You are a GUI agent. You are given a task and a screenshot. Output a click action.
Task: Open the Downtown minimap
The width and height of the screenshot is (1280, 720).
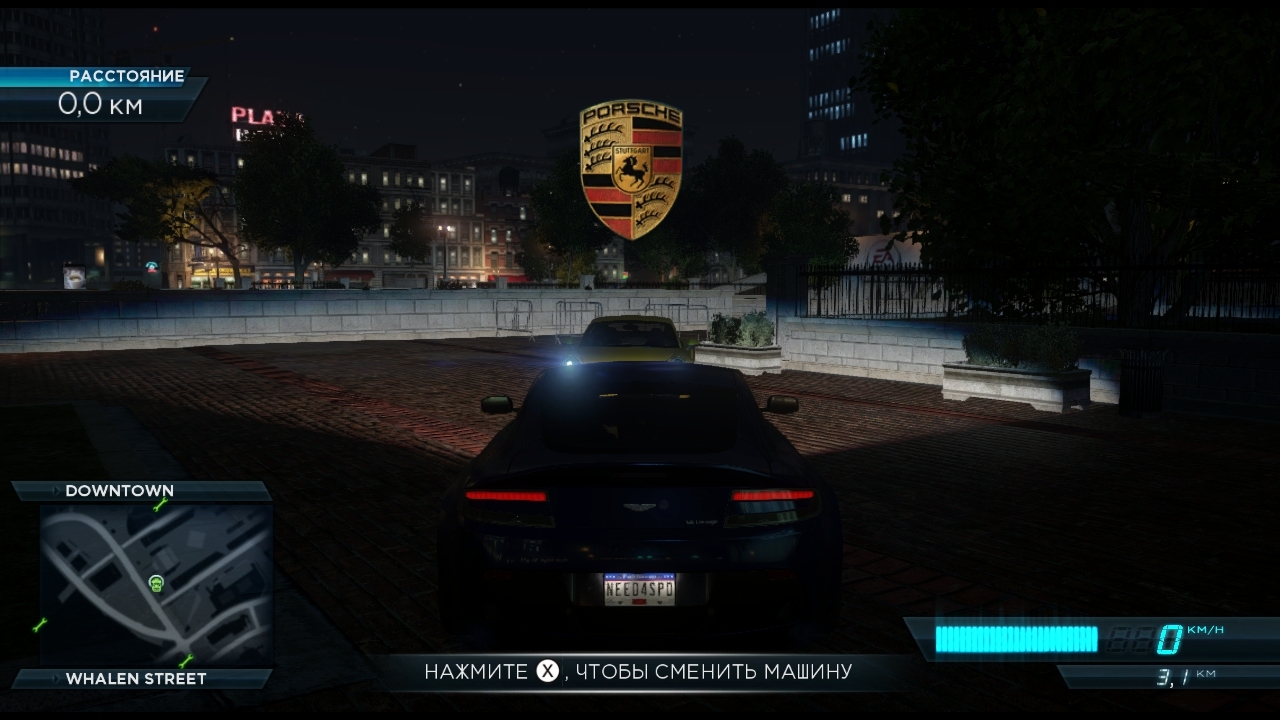tap(155, 585)
